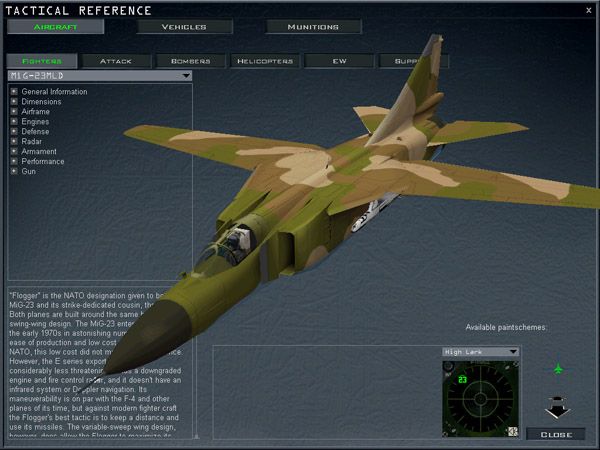This screenshot has width=600, height=450.
Task: Open the MiG-23MLD aircraft dropdown
Action: pos(186,75)
